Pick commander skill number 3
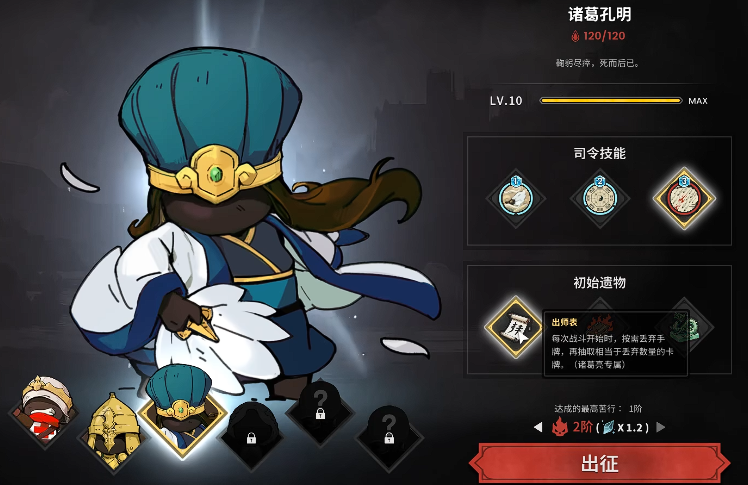 683,197
